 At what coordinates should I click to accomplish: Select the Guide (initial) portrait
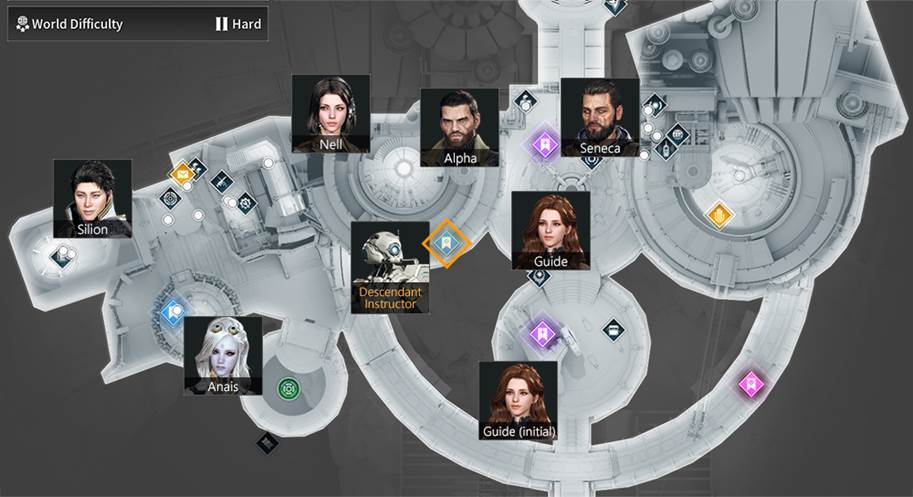click(x=518, y=400)
